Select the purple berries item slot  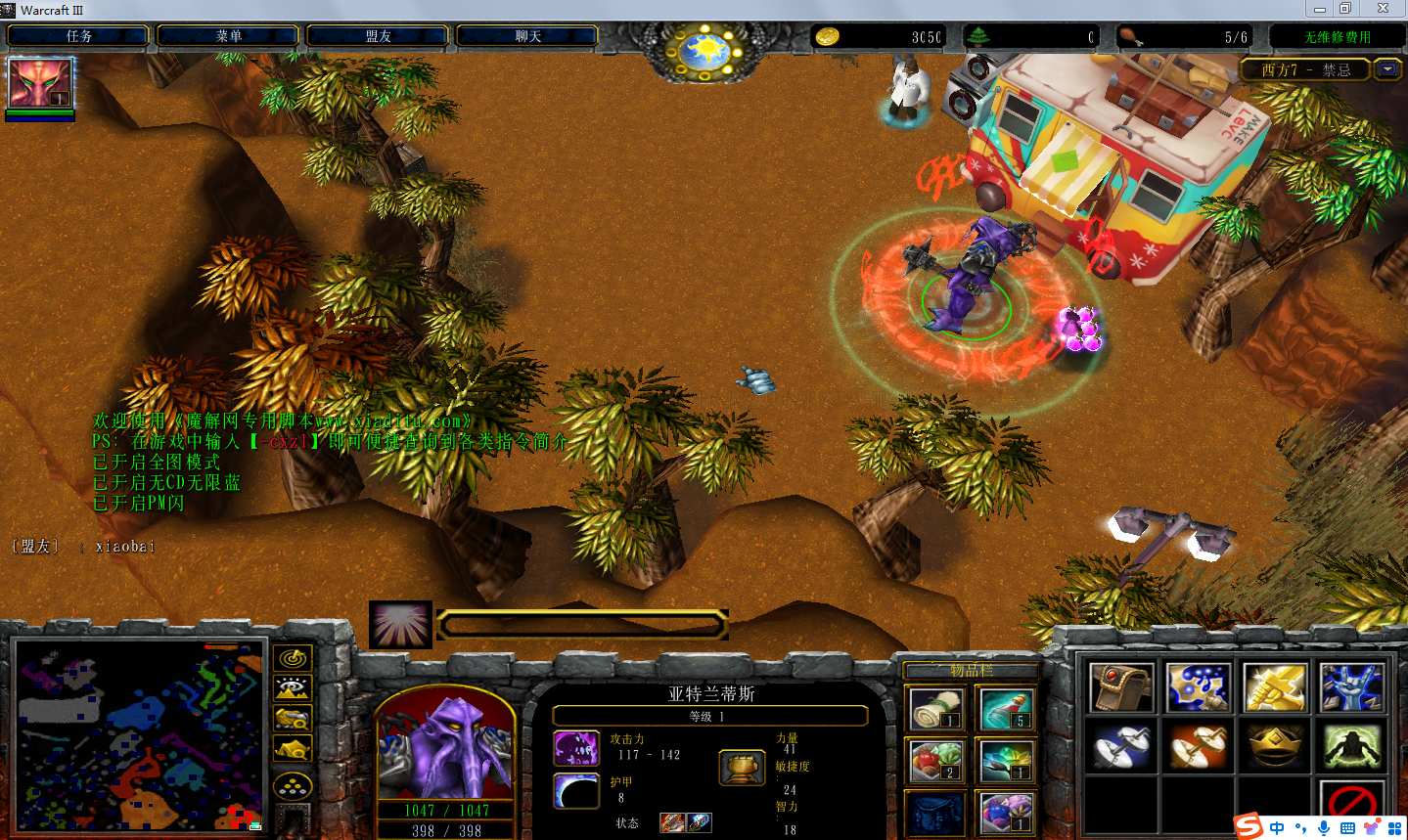[1007, 813]
